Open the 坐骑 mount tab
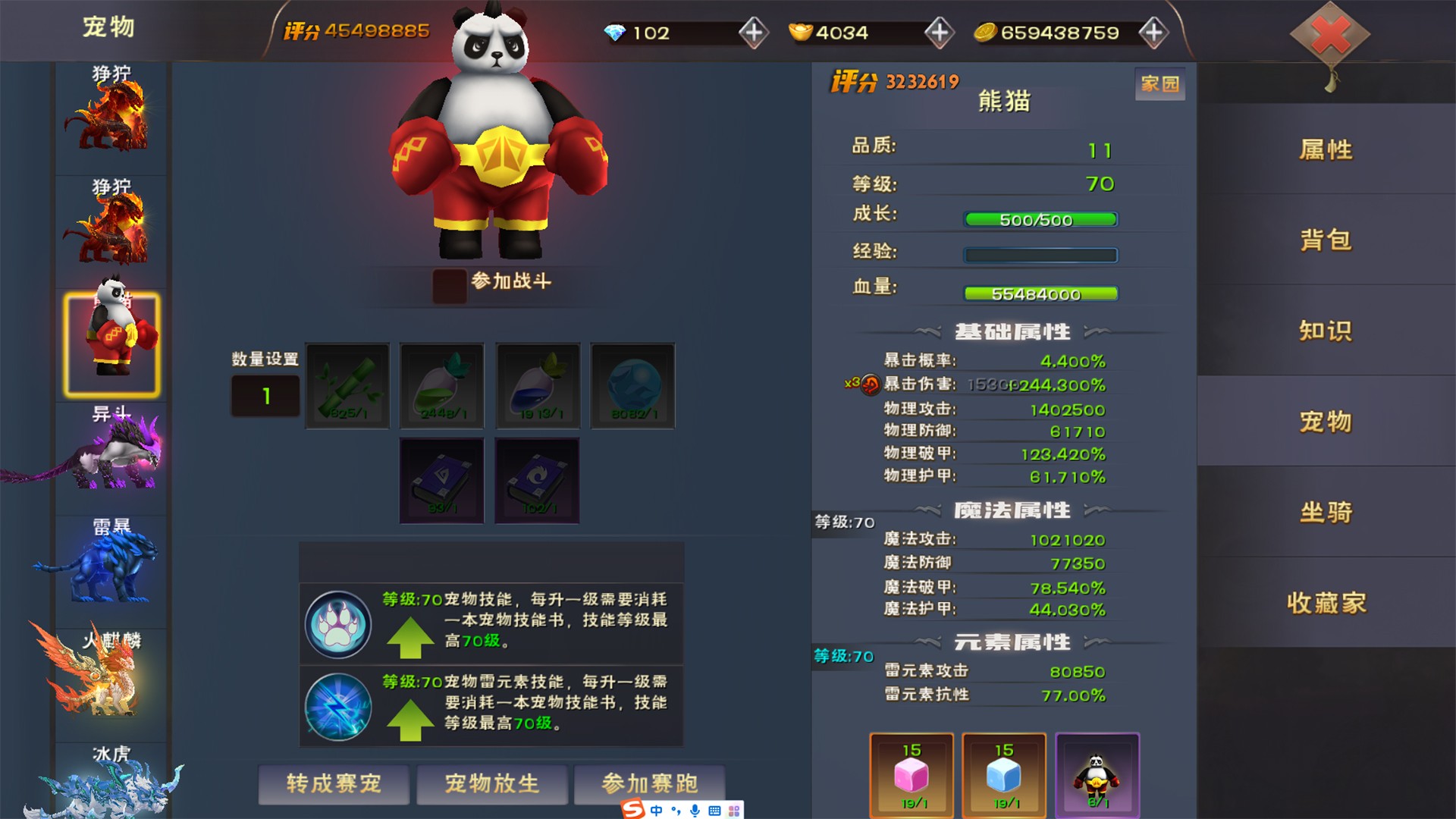The image size is (1456, 819). tap(1326, 512)
